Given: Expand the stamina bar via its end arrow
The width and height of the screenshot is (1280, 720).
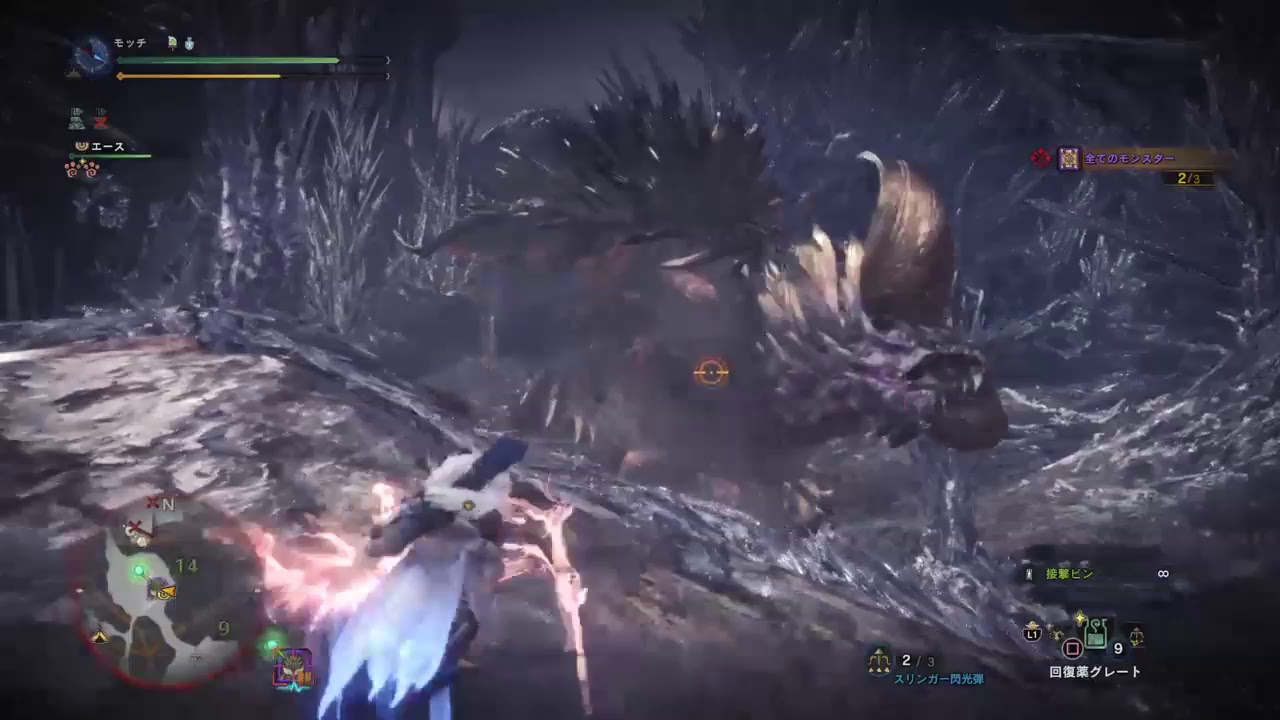Looking at the screenshot, I should (387, 76).
